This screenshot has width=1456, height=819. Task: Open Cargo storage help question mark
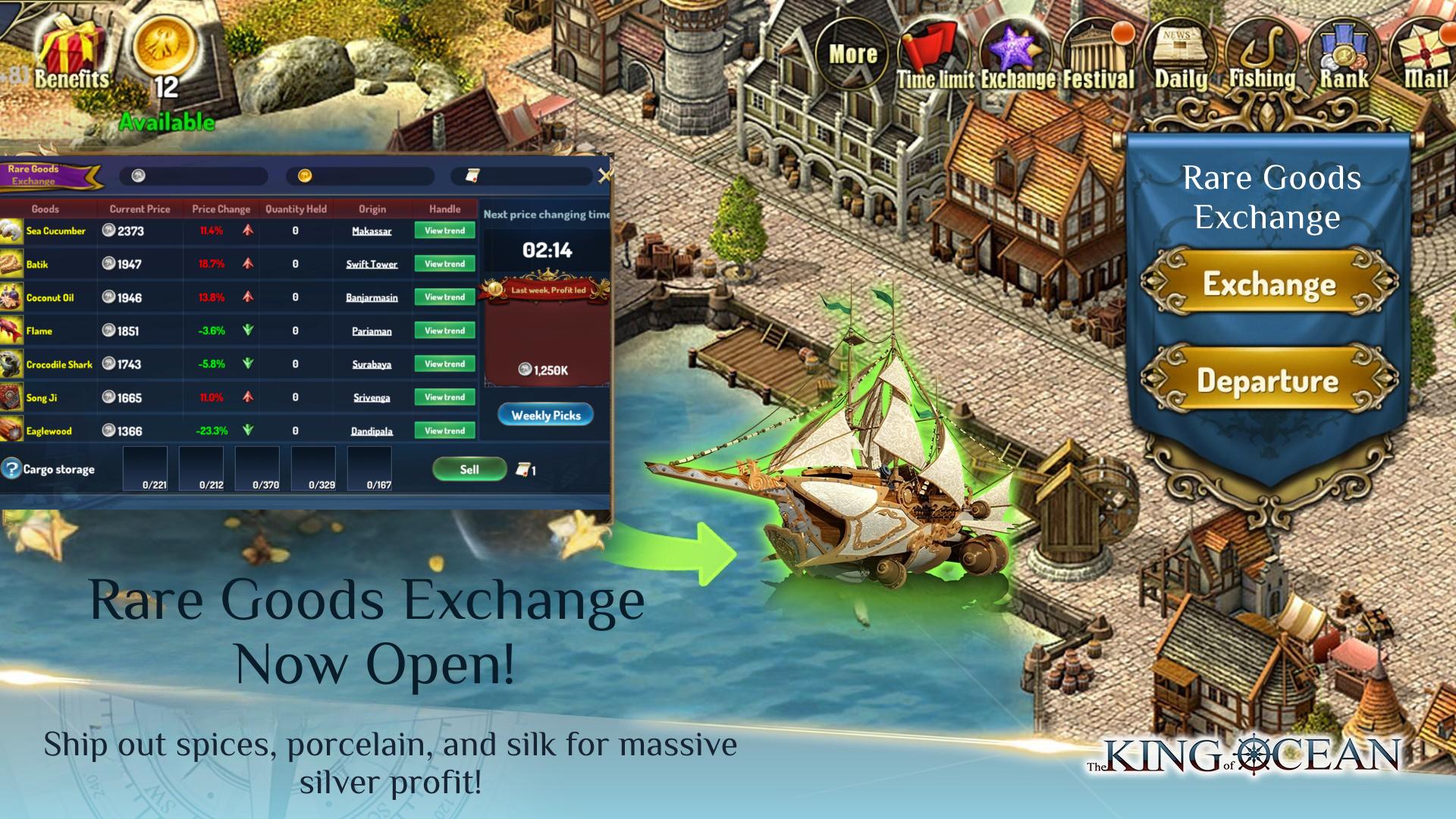coord(11,469)
